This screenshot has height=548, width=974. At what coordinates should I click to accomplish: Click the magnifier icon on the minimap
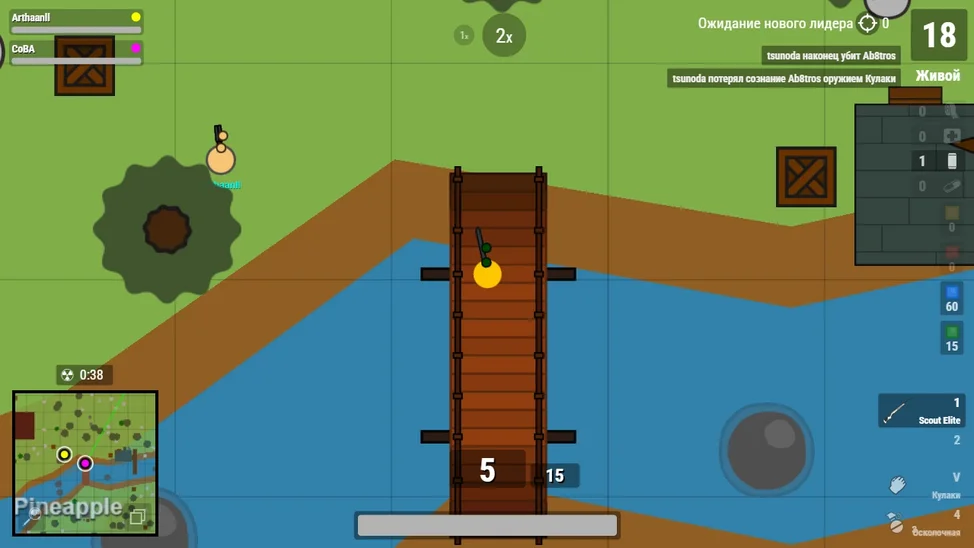32,516
